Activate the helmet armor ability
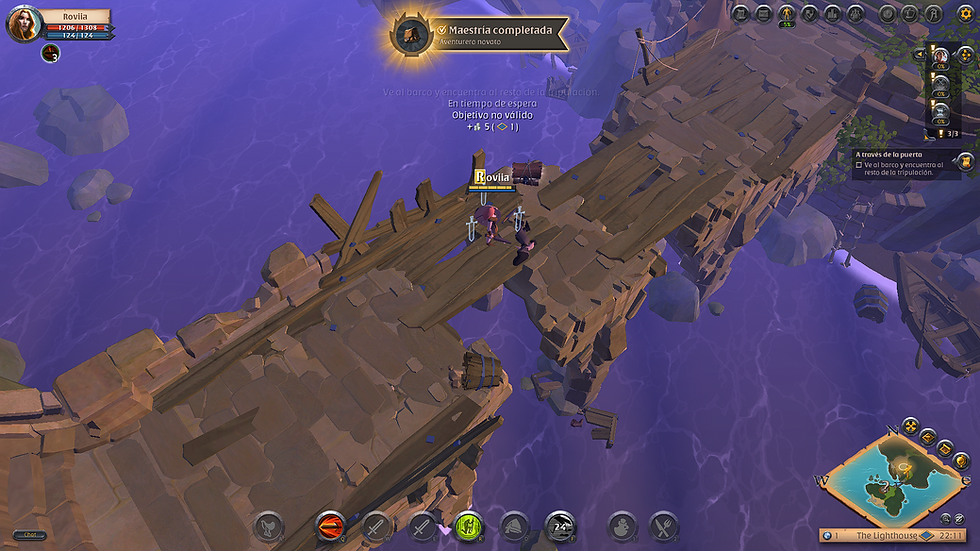Image resolution: width=980 pixels, height=551 pixels. coord(514,525)
